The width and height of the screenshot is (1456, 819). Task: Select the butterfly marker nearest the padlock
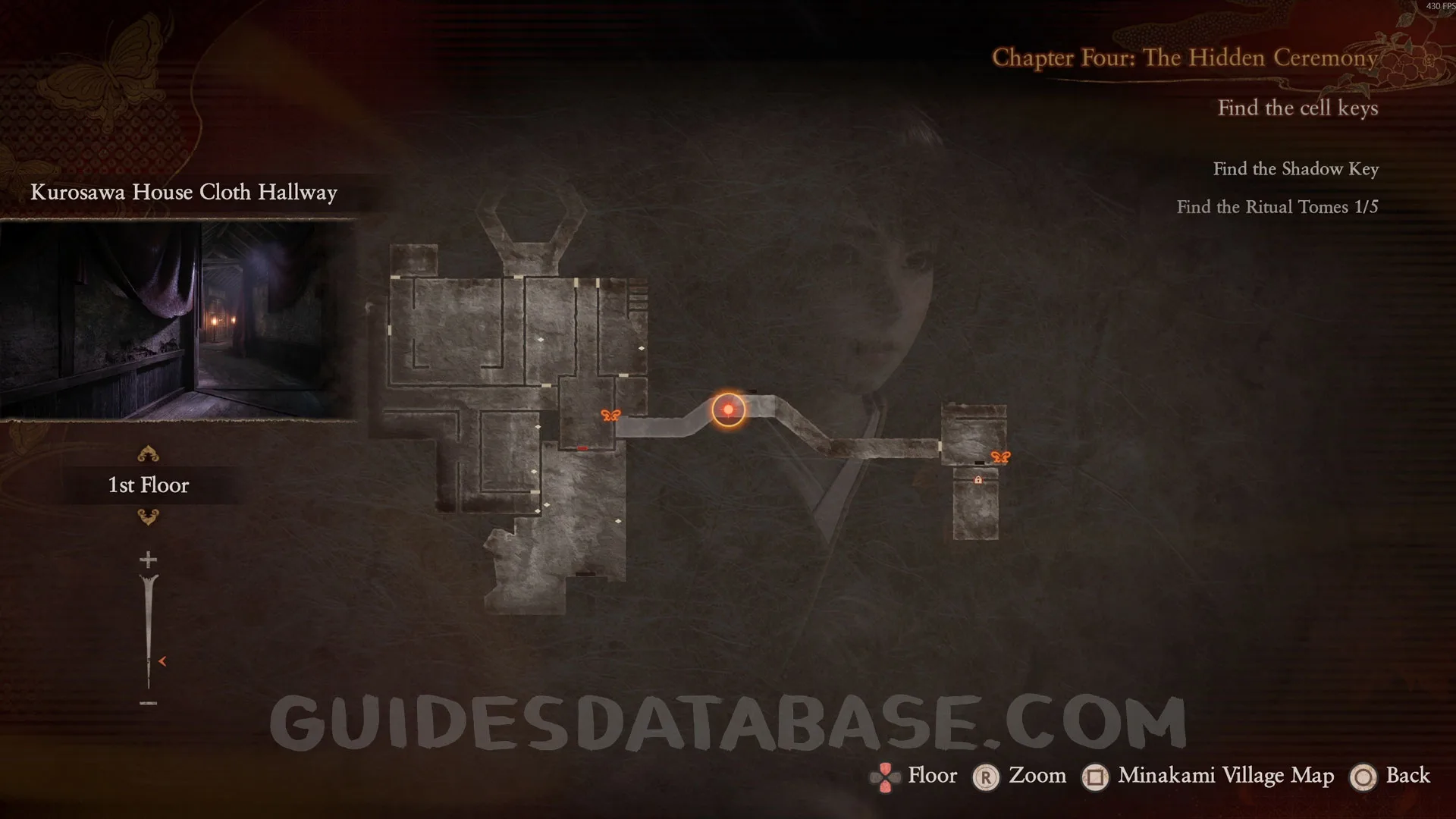(x=1000, y=457)
